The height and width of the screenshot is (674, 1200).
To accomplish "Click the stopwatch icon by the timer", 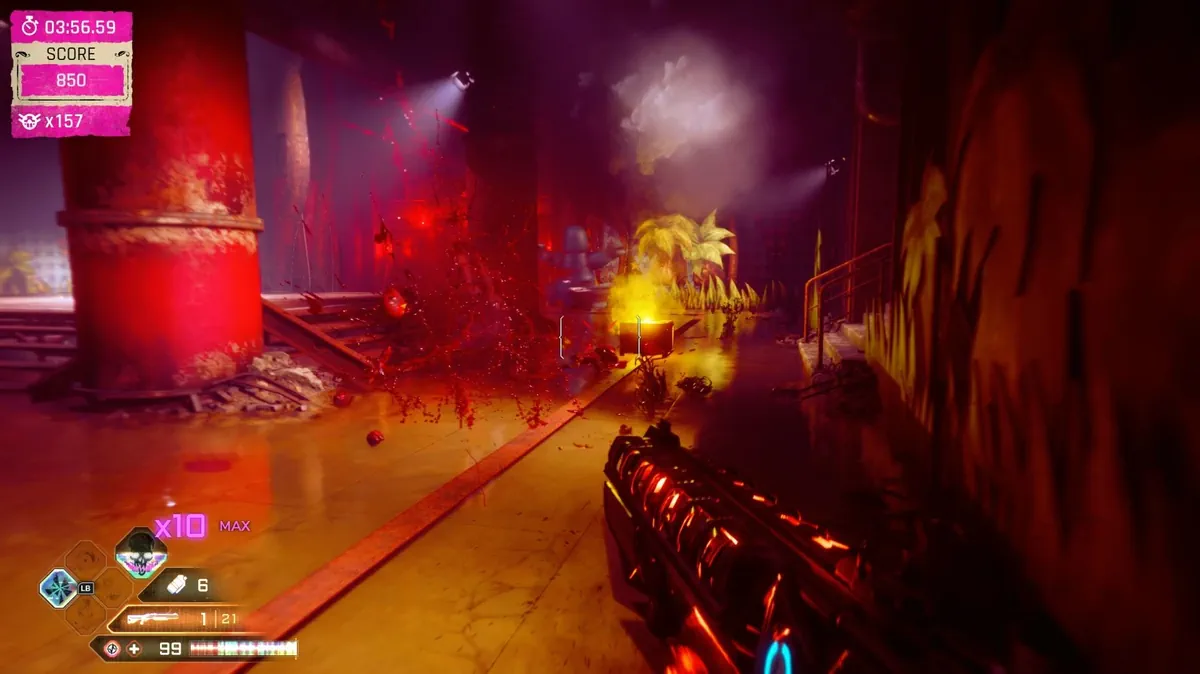I will [30, 26].
